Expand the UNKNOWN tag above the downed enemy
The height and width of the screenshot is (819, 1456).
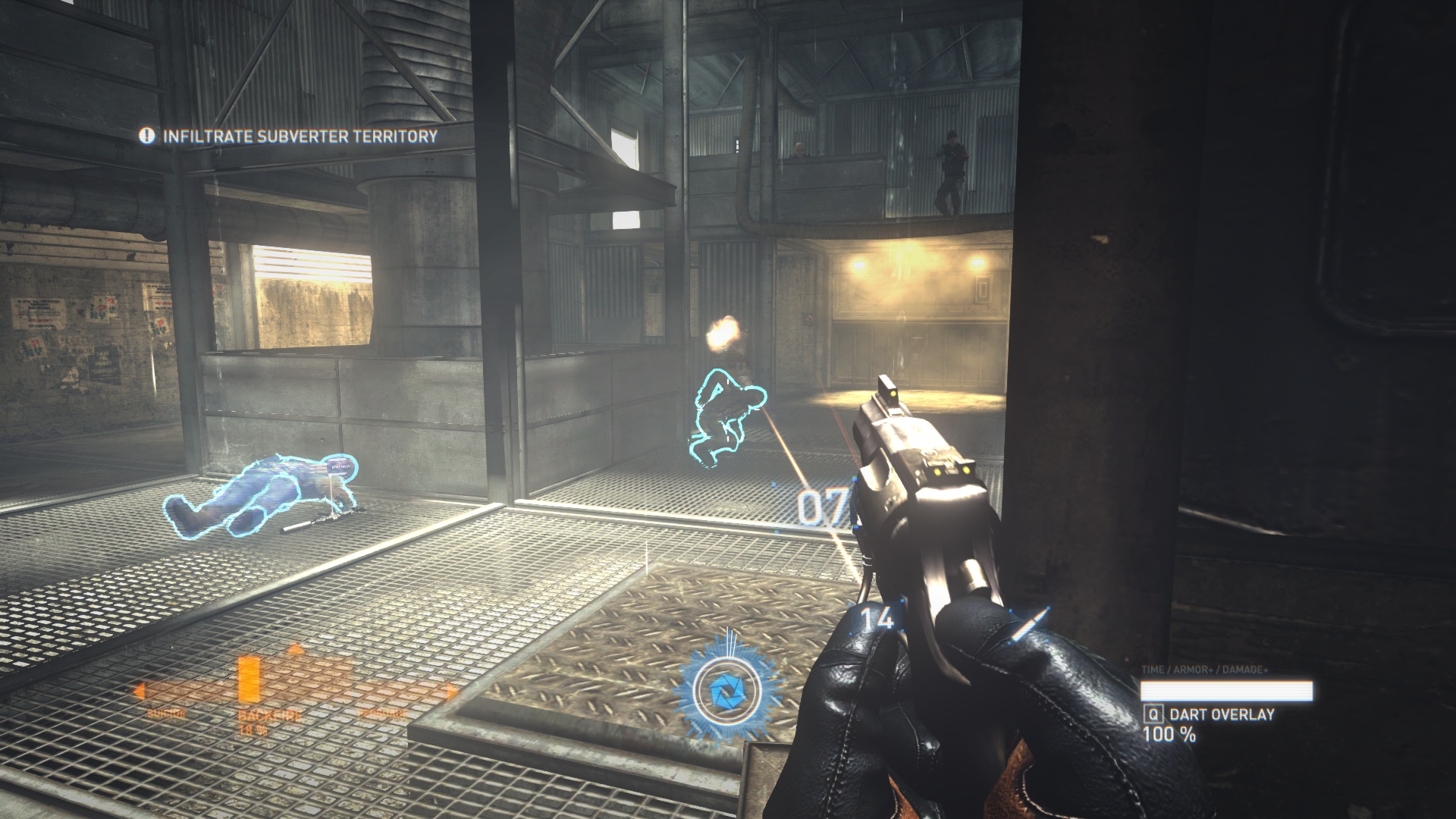point(340,467)
